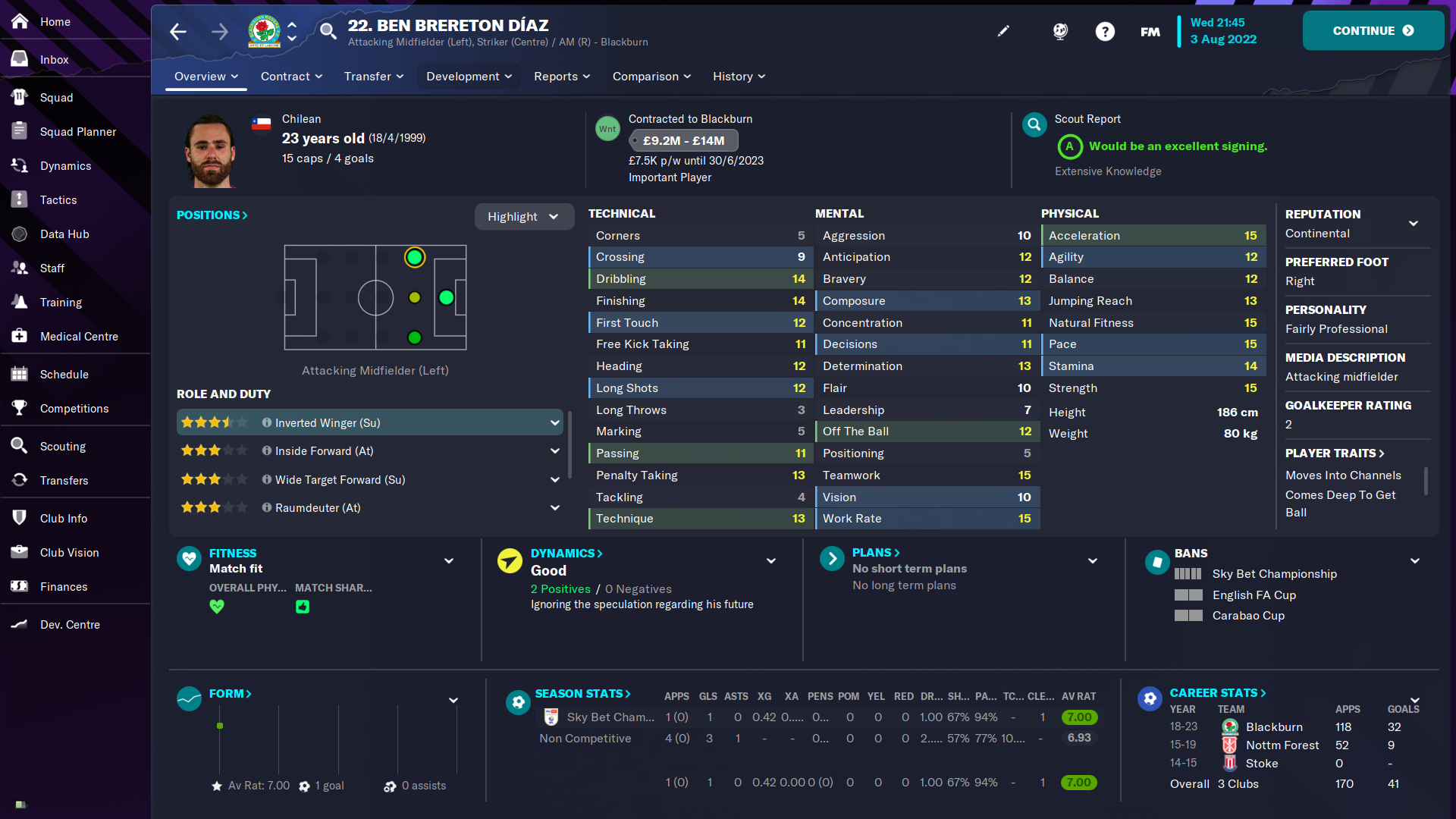
Task: Open the Finances sidebar icon
Action: click(x=20, y=586)
